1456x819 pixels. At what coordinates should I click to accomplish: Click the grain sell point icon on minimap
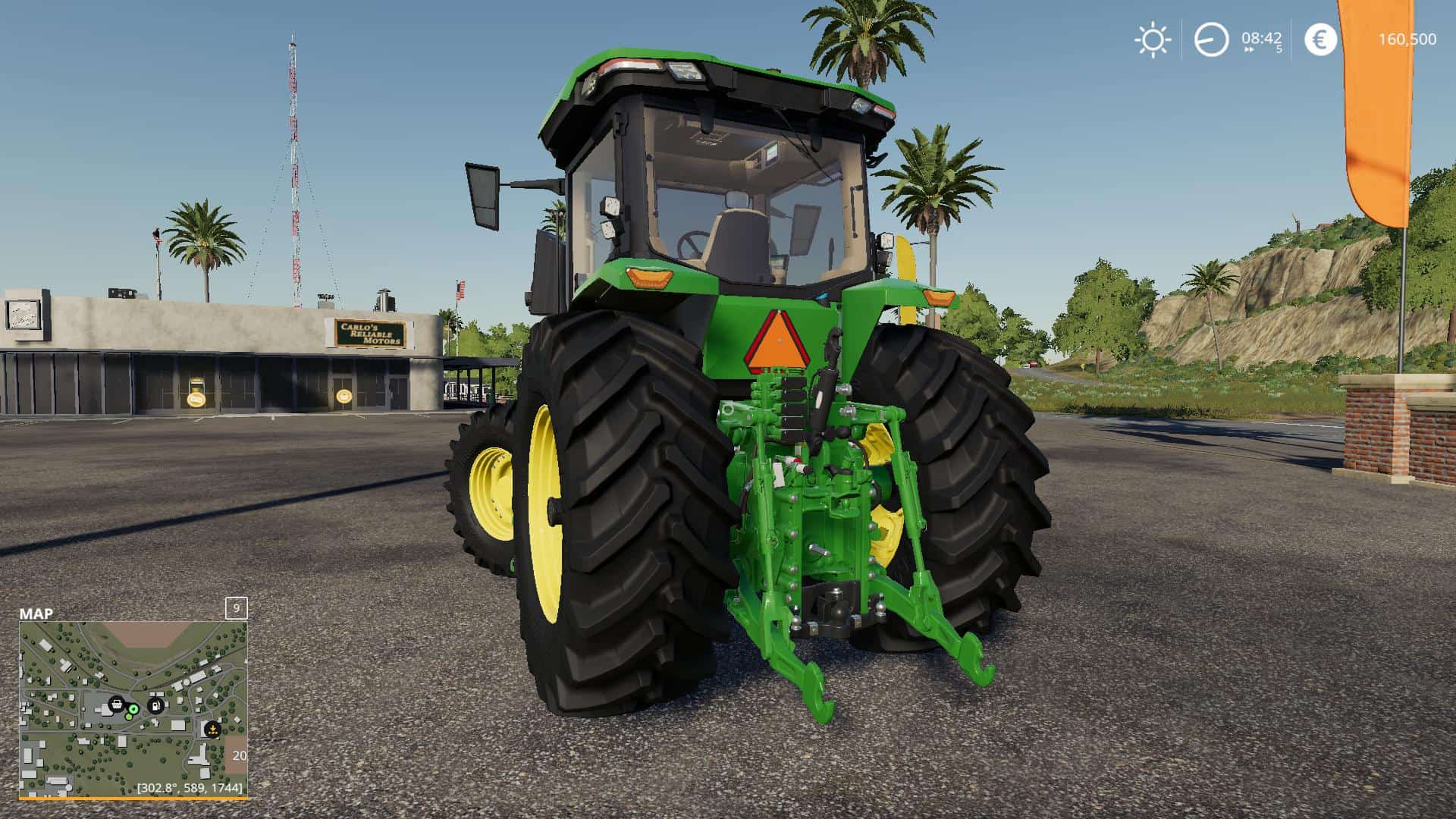pyautogui.click(x=213, y=730)
